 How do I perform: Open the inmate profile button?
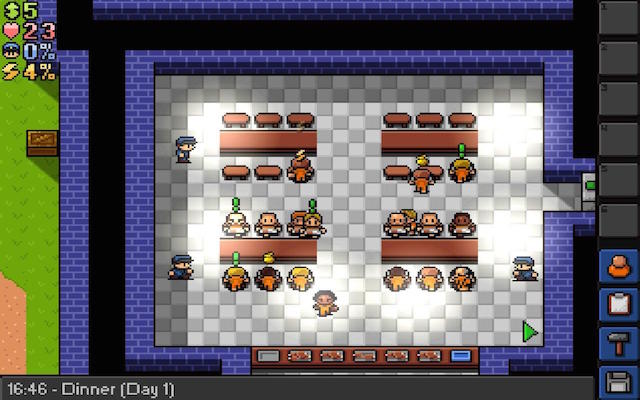(617, 268)
